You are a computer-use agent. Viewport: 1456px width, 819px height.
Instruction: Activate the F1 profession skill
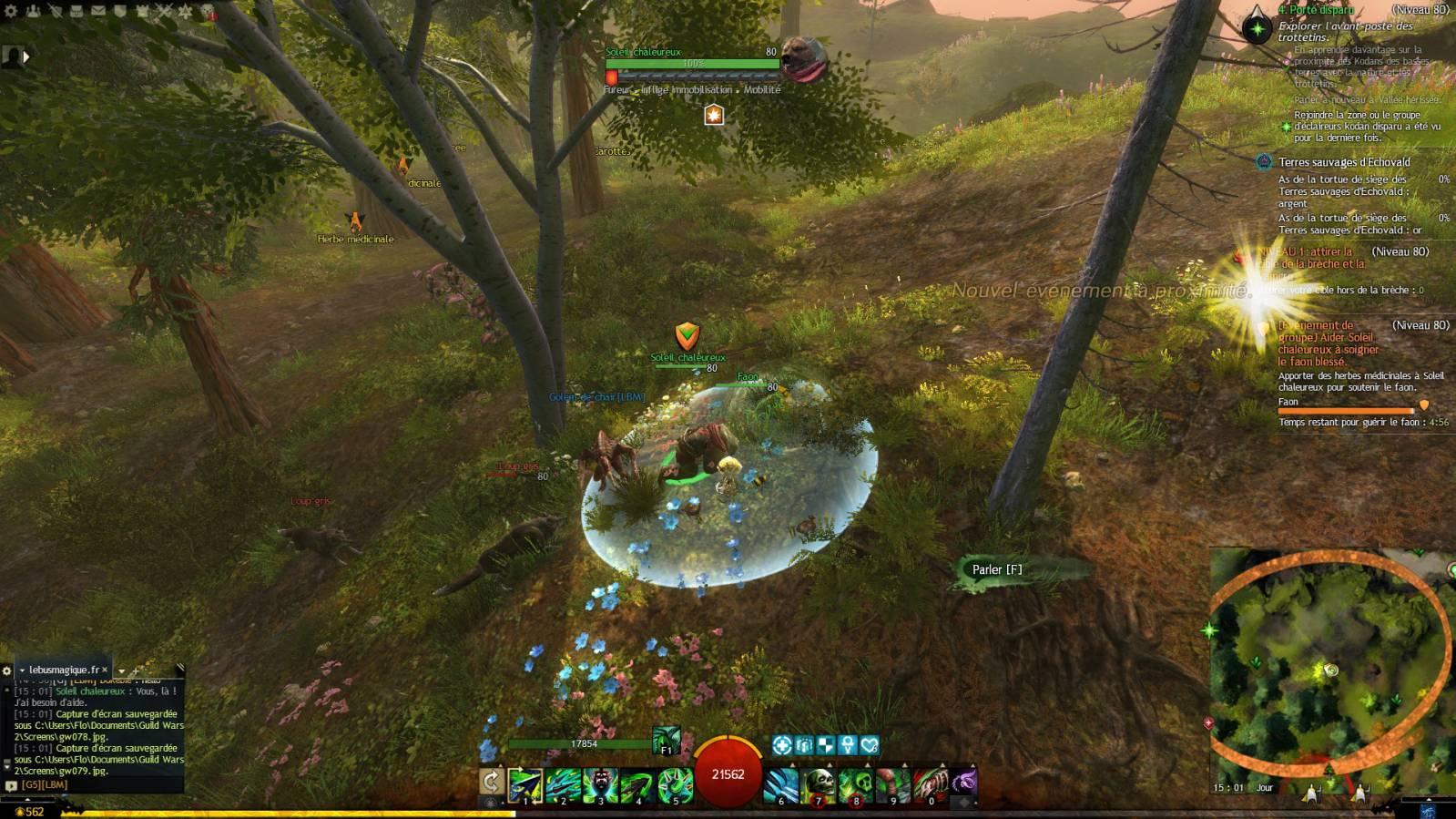[666, 740]
